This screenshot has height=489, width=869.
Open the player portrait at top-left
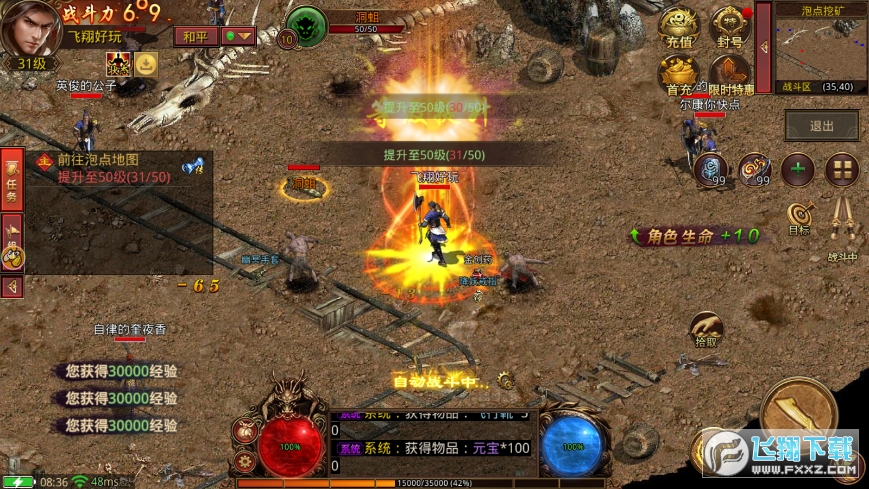[x=28, y=28]
